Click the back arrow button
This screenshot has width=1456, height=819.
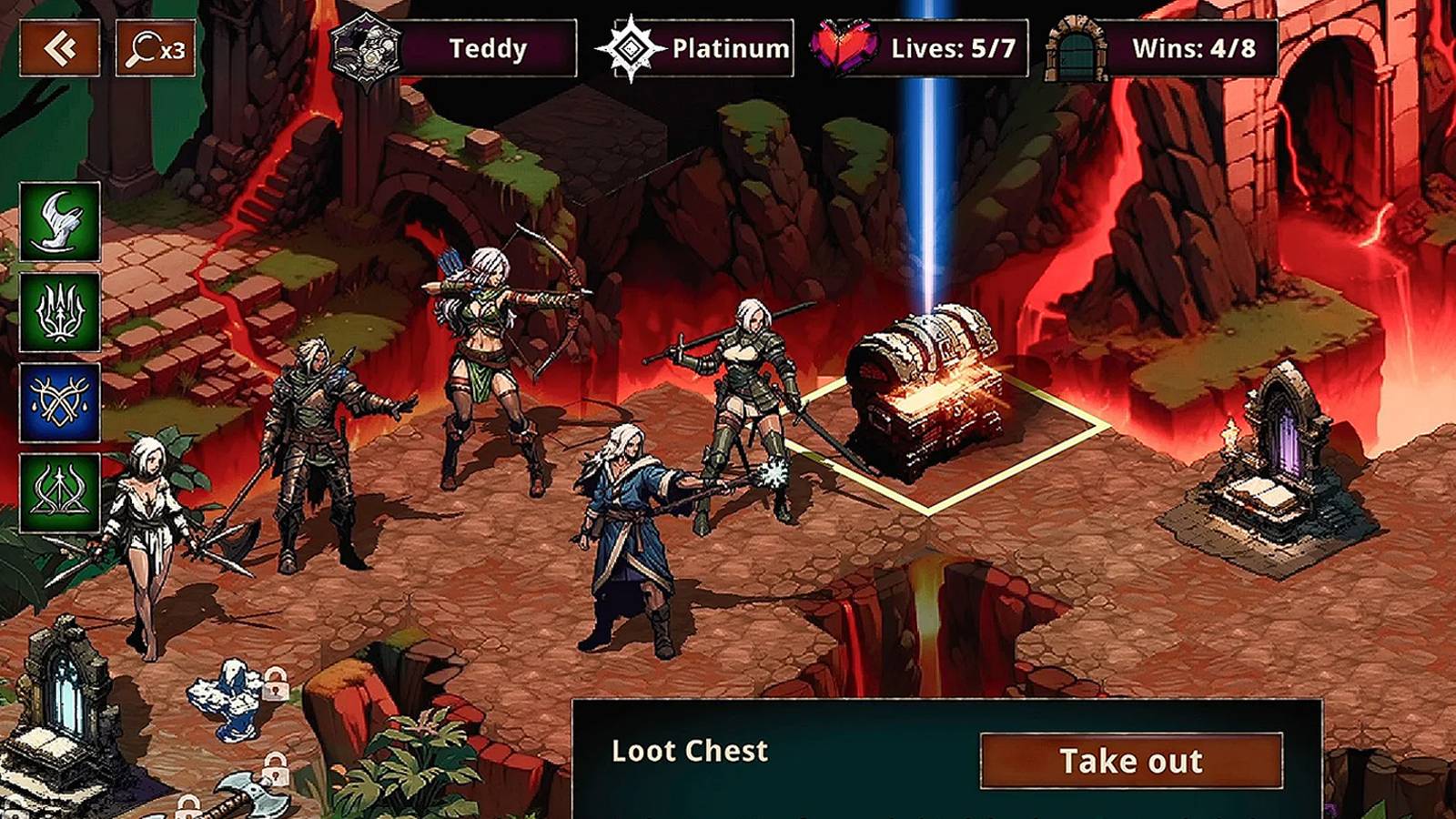click(58, 47)
